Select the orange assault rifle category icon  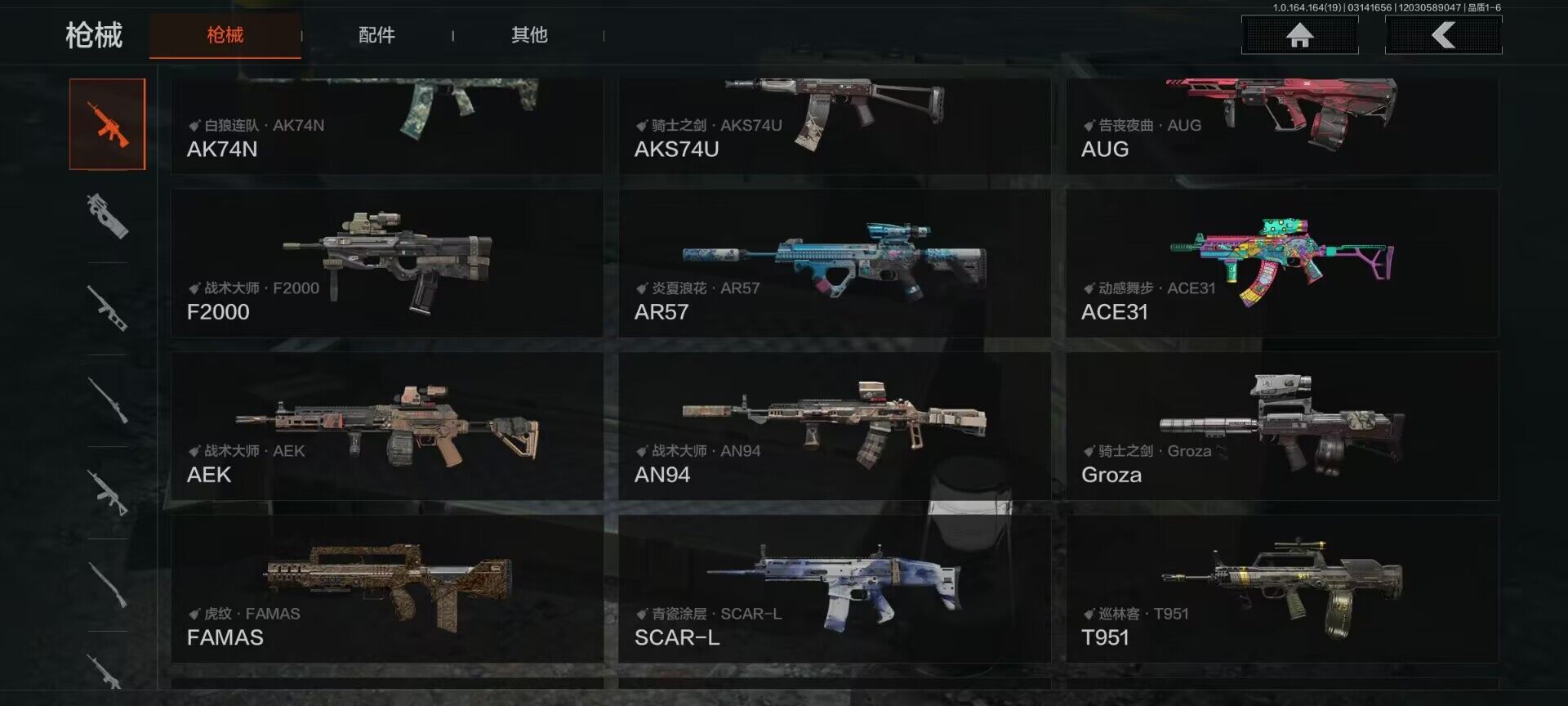point(107,124)
